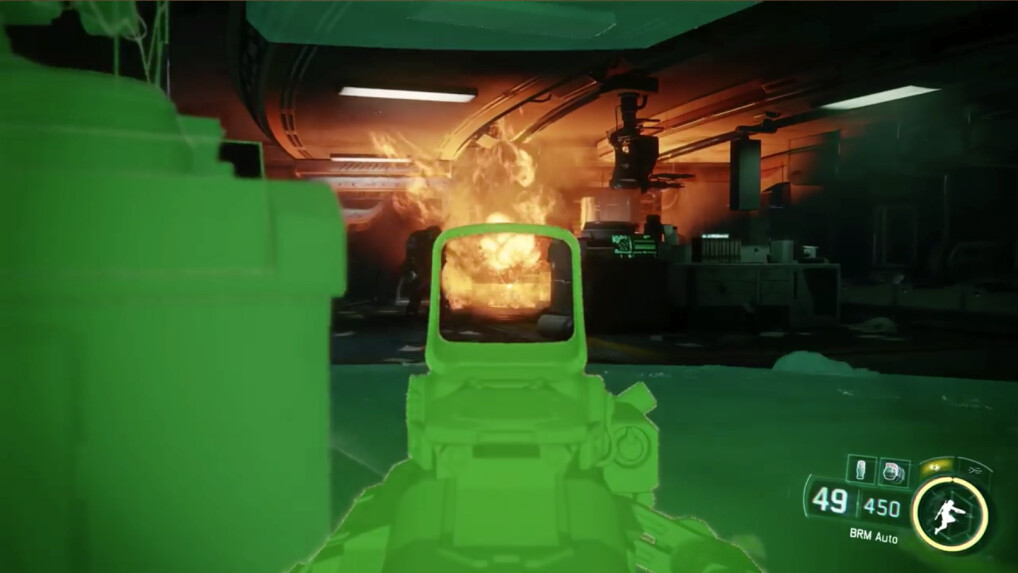
Task: Activate the running soldier cyber core ability
Action: pos(951,514)
